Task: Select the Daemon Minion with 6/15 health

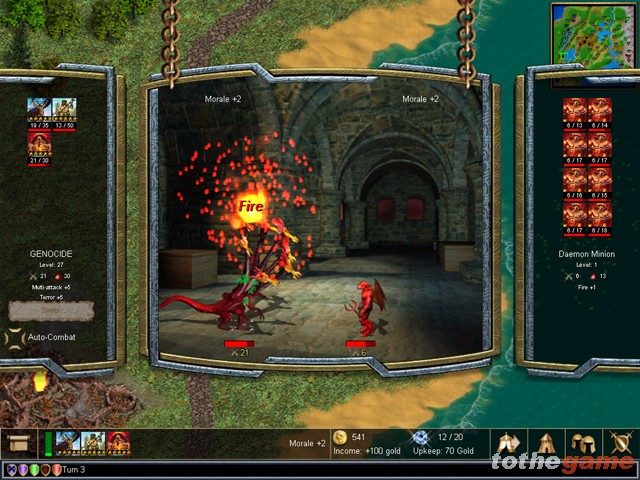Action: pyautogui.click(x=600, y=180)
